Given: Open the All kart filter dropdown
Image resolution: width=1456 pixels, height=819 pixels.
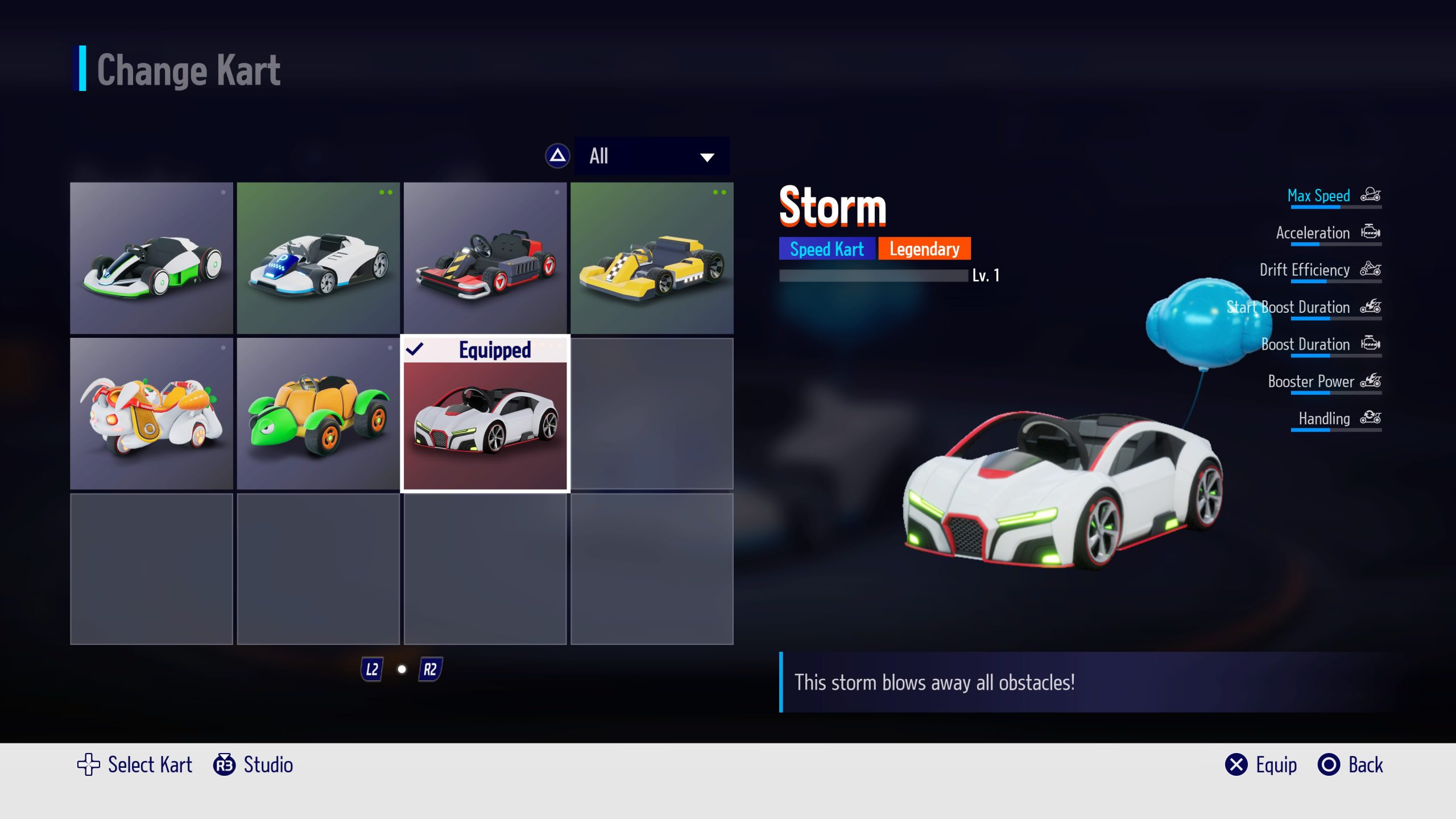Looking at the screenshot, I should [651, 156].
